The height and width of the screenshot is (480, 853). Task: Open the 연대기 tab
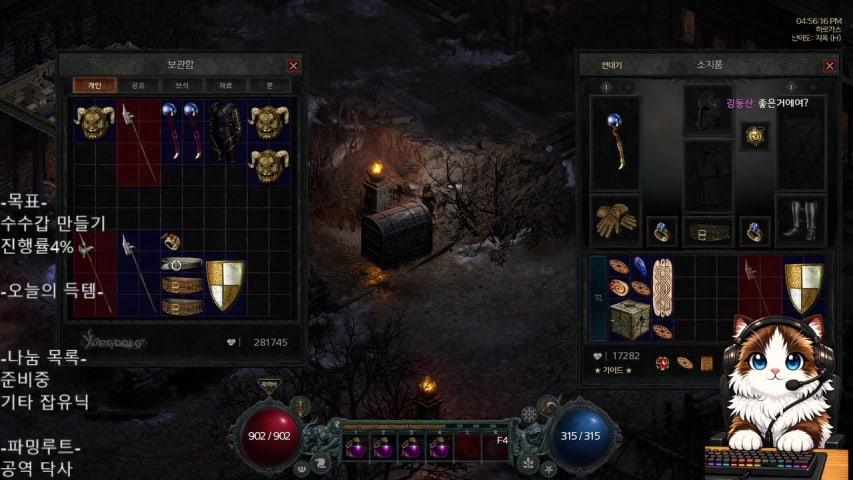tap(612, 65)
